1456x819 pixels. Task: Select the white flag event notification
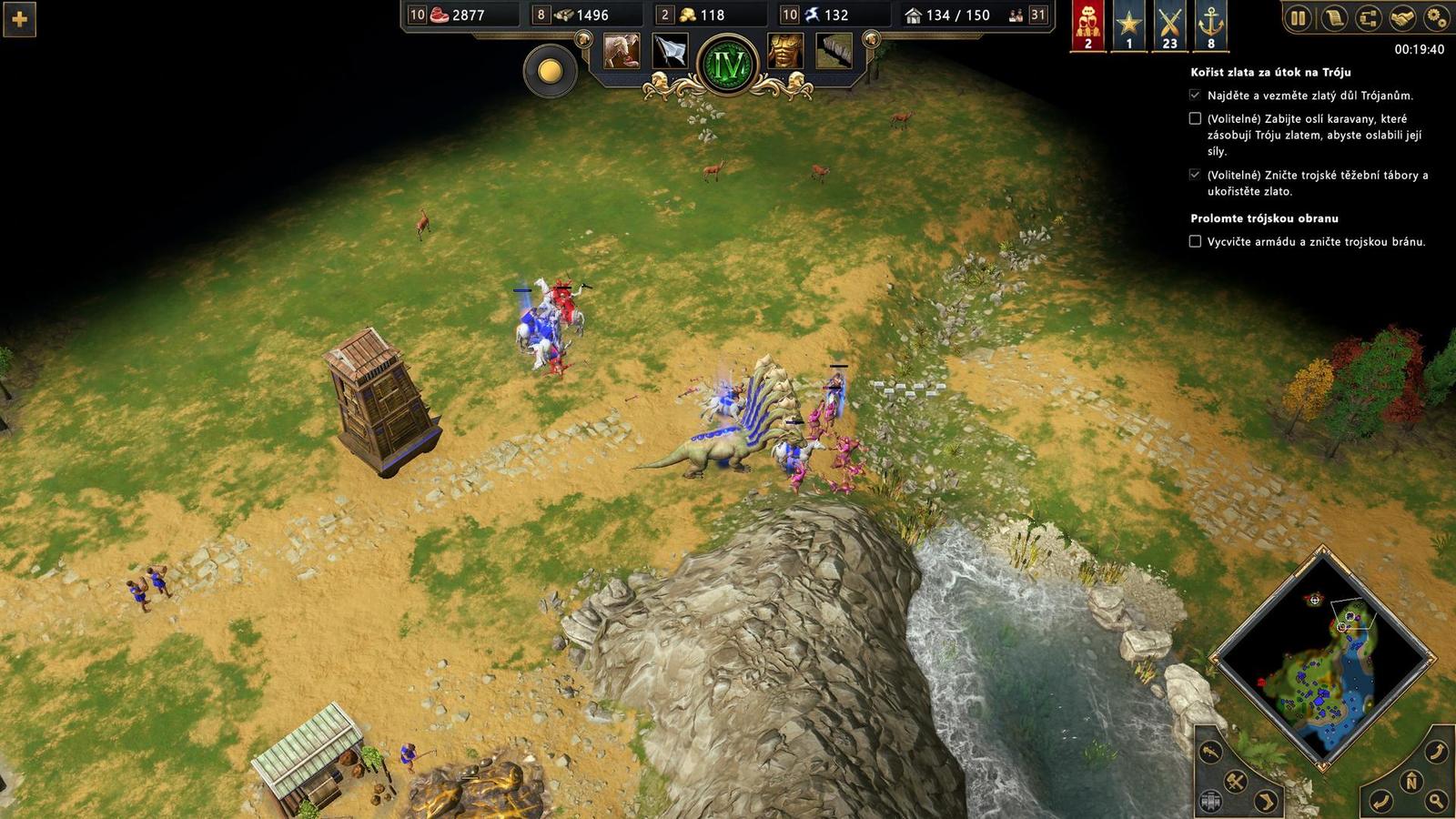click(670, 50)
